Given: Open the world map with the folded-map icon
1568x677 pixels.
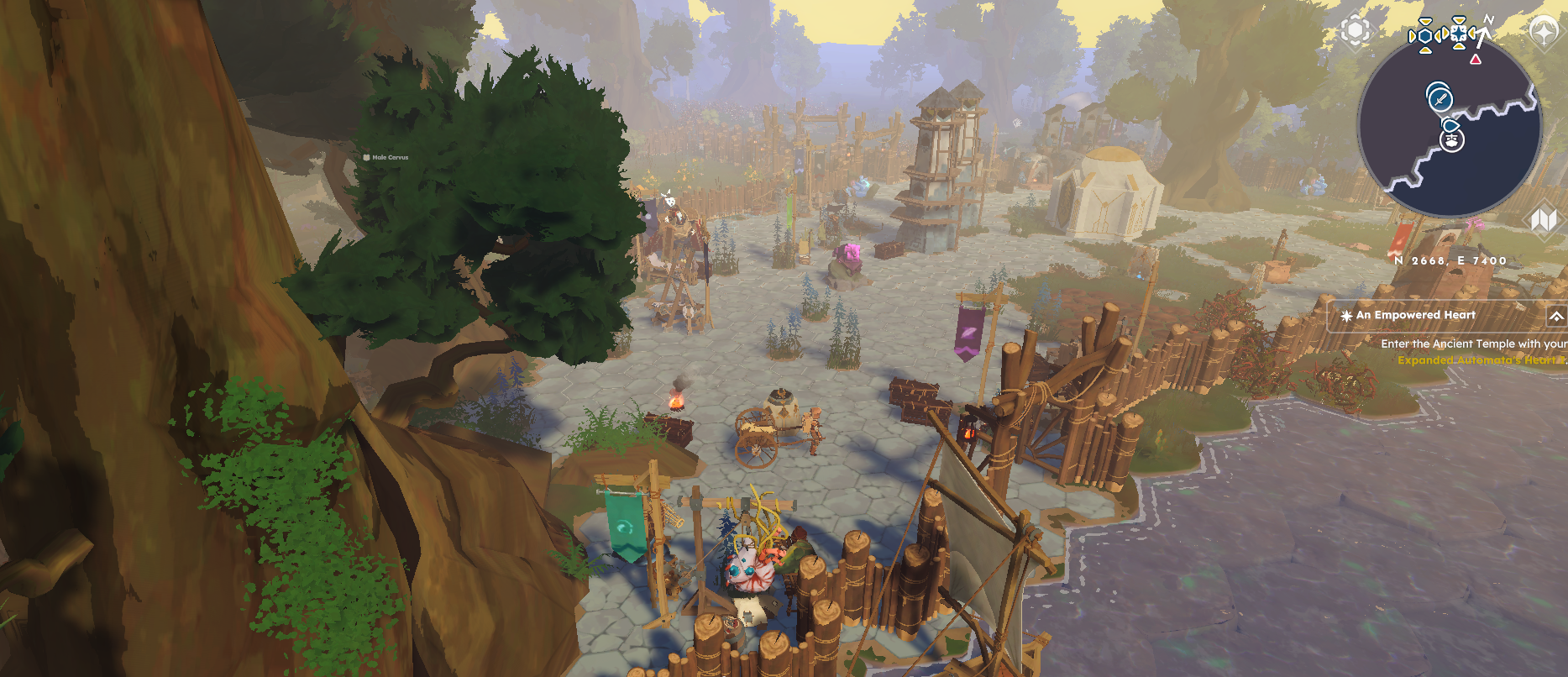Looking at the screenshot, I should (x=1544, y=220).
